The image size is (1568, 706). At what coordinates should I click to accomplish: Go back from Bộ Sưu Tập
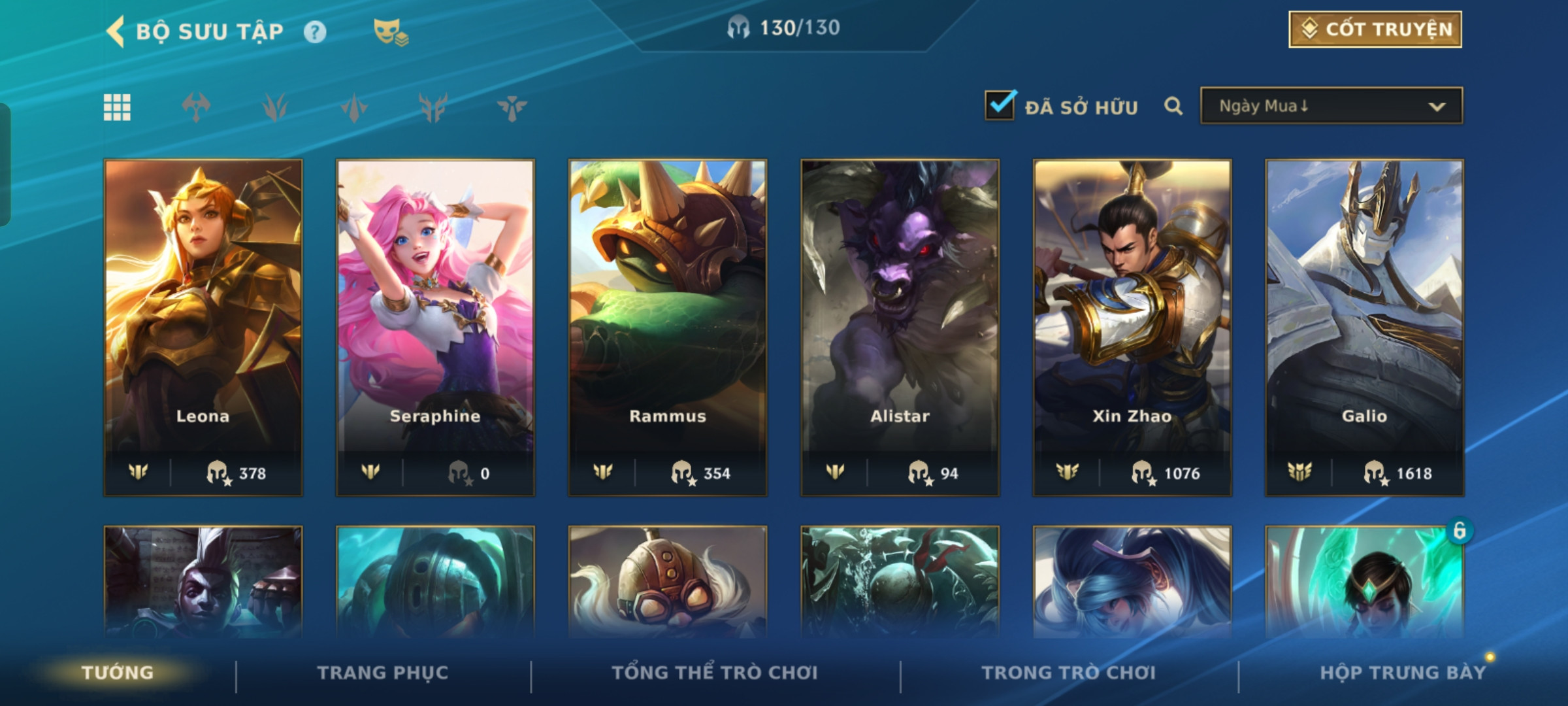tap(116, 31)
